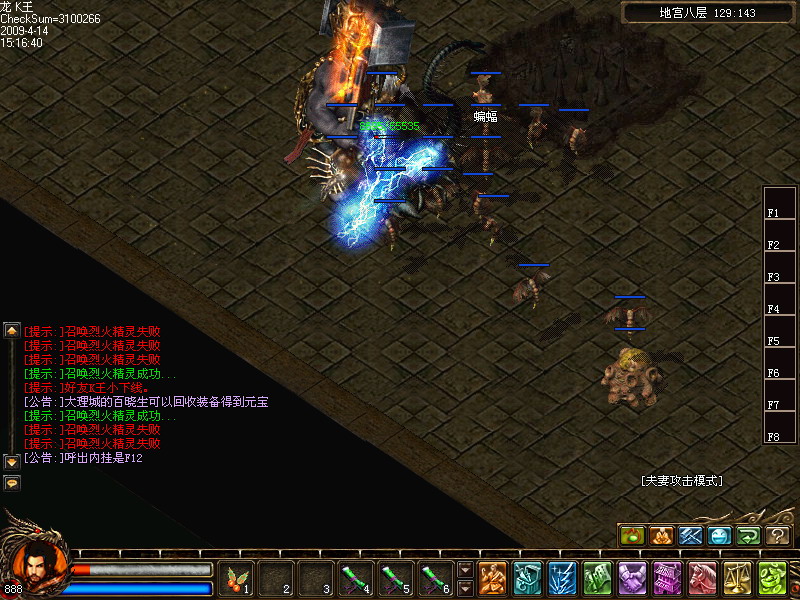Click the green swirling leaves icon

point(772,578)
